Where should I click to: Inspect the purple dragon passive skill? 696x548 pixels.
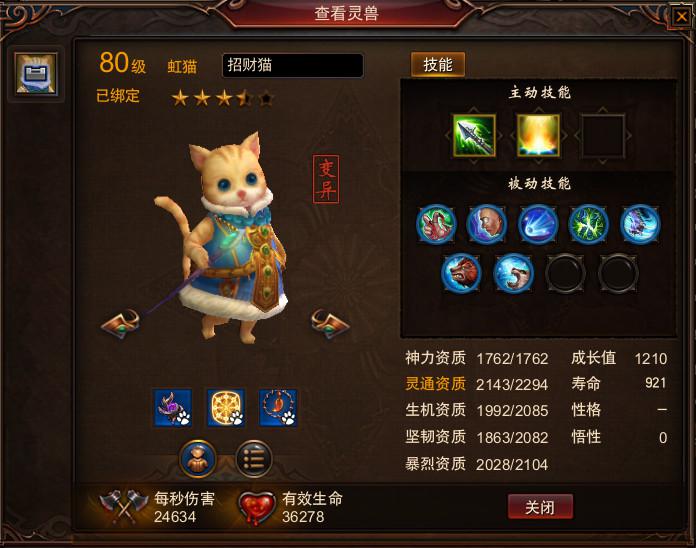tap(640, 224)
